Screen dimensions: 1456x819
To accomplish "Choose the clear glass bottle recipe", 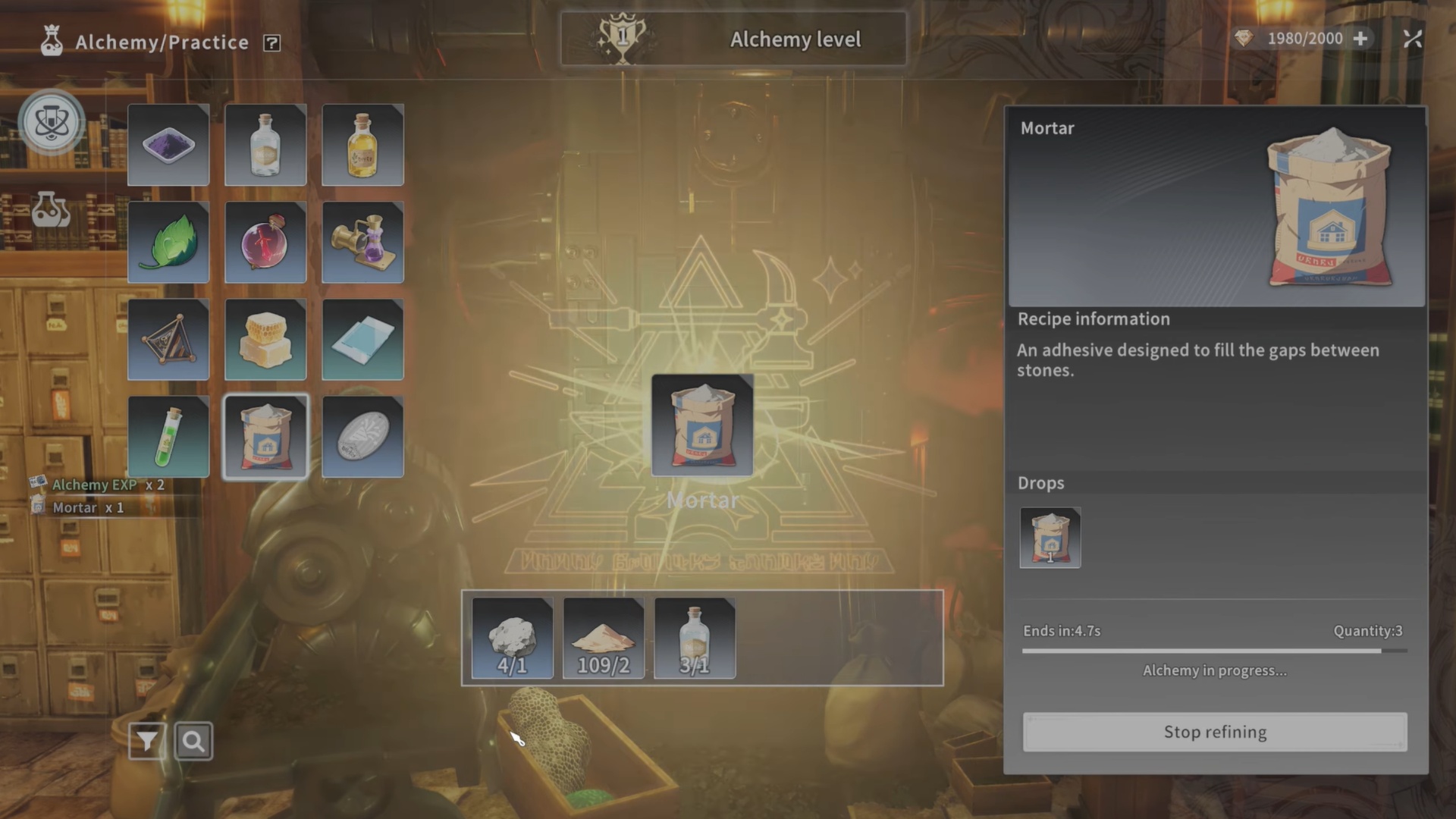I will point(265,145).
